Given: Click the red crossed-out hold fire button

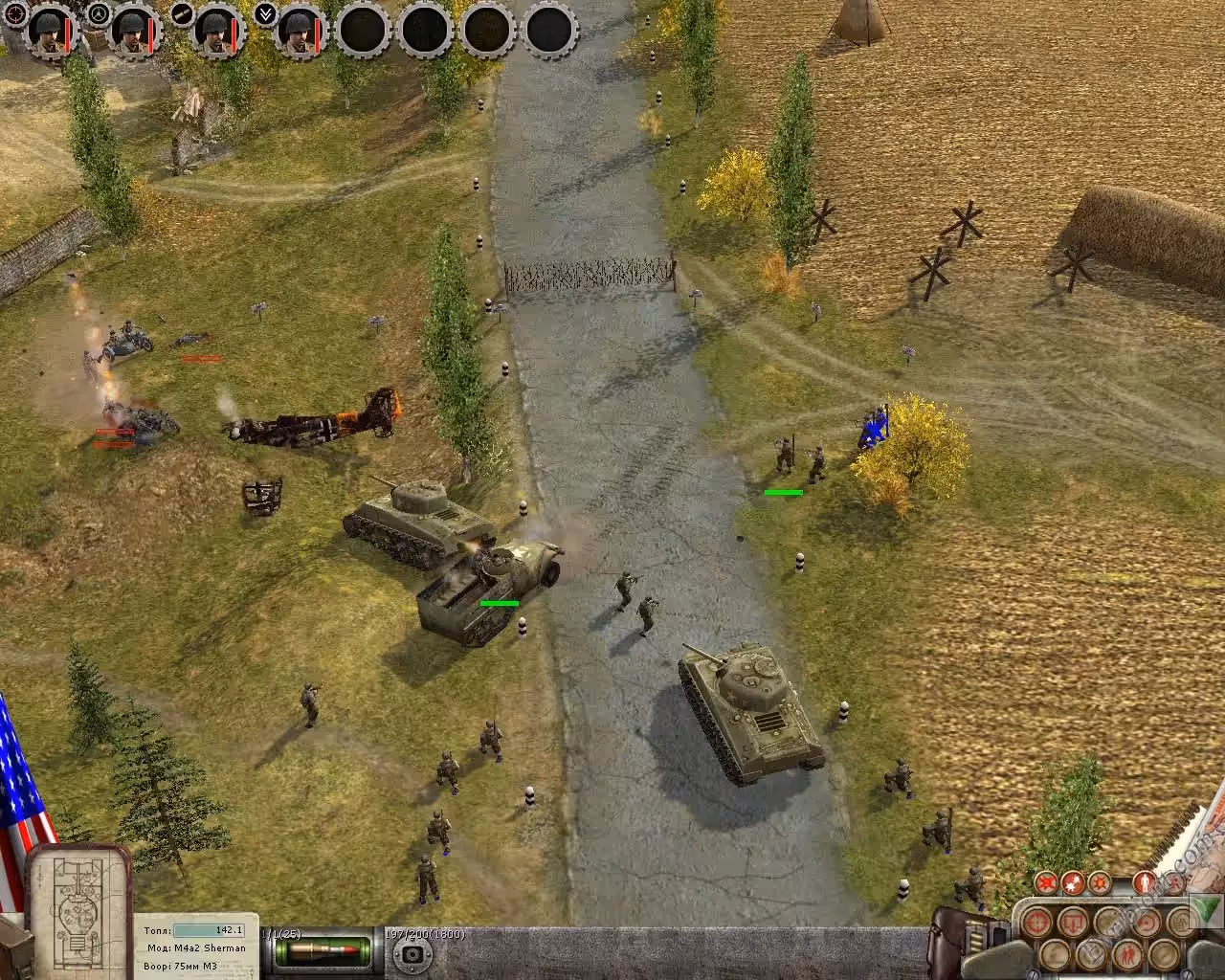Looking at the screenshot, I should (x=1046, y=880).
